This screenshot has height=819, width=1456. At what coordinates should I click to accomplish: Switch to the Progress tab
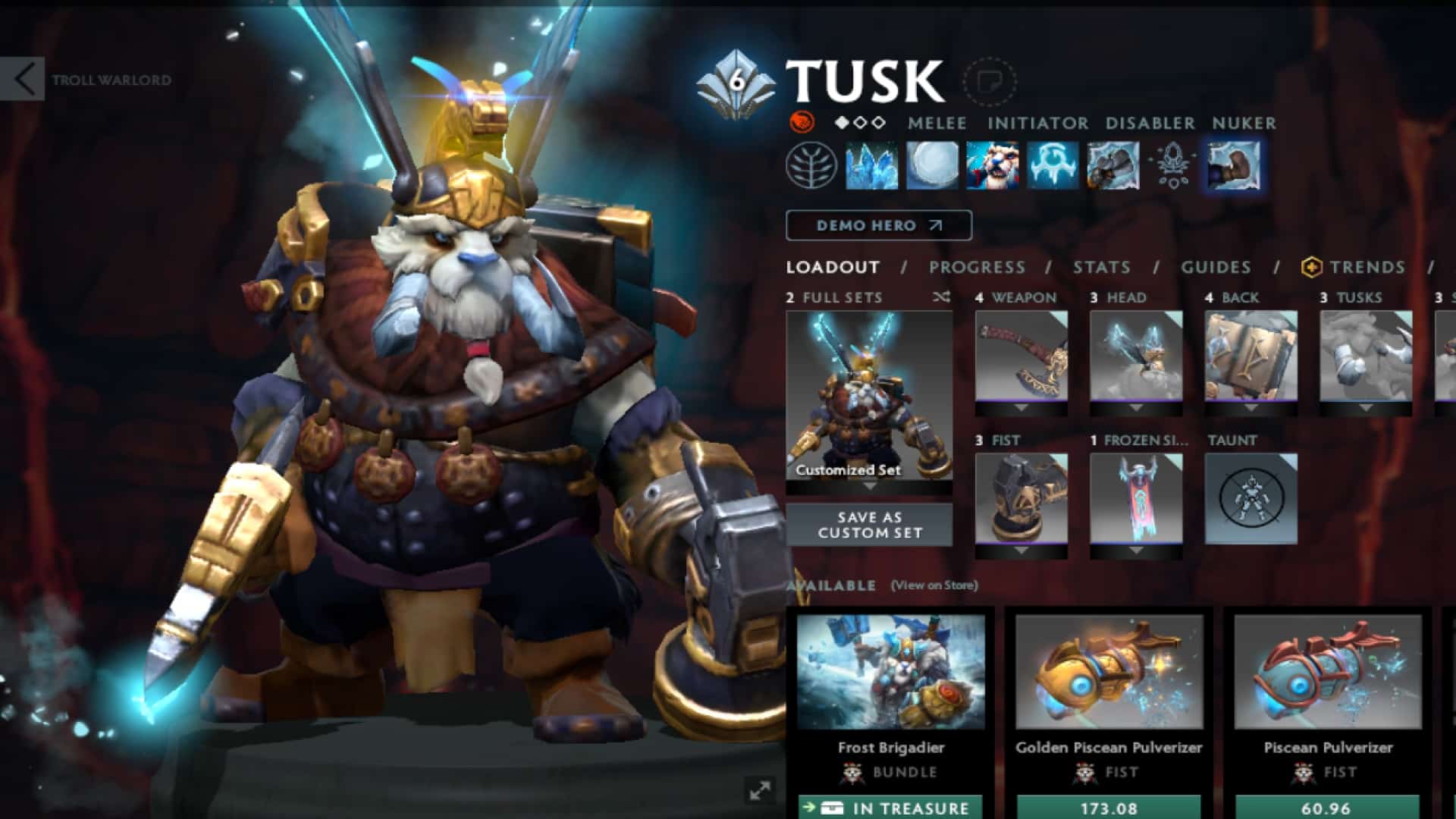pyautogui.click(x=978, y=267)
